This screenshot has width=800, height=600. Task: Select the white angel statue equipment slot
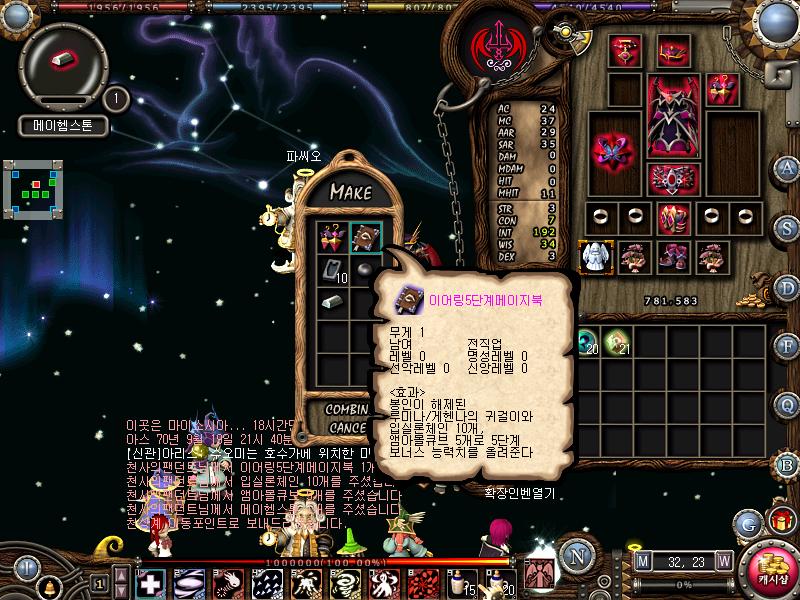coord(597,256)
